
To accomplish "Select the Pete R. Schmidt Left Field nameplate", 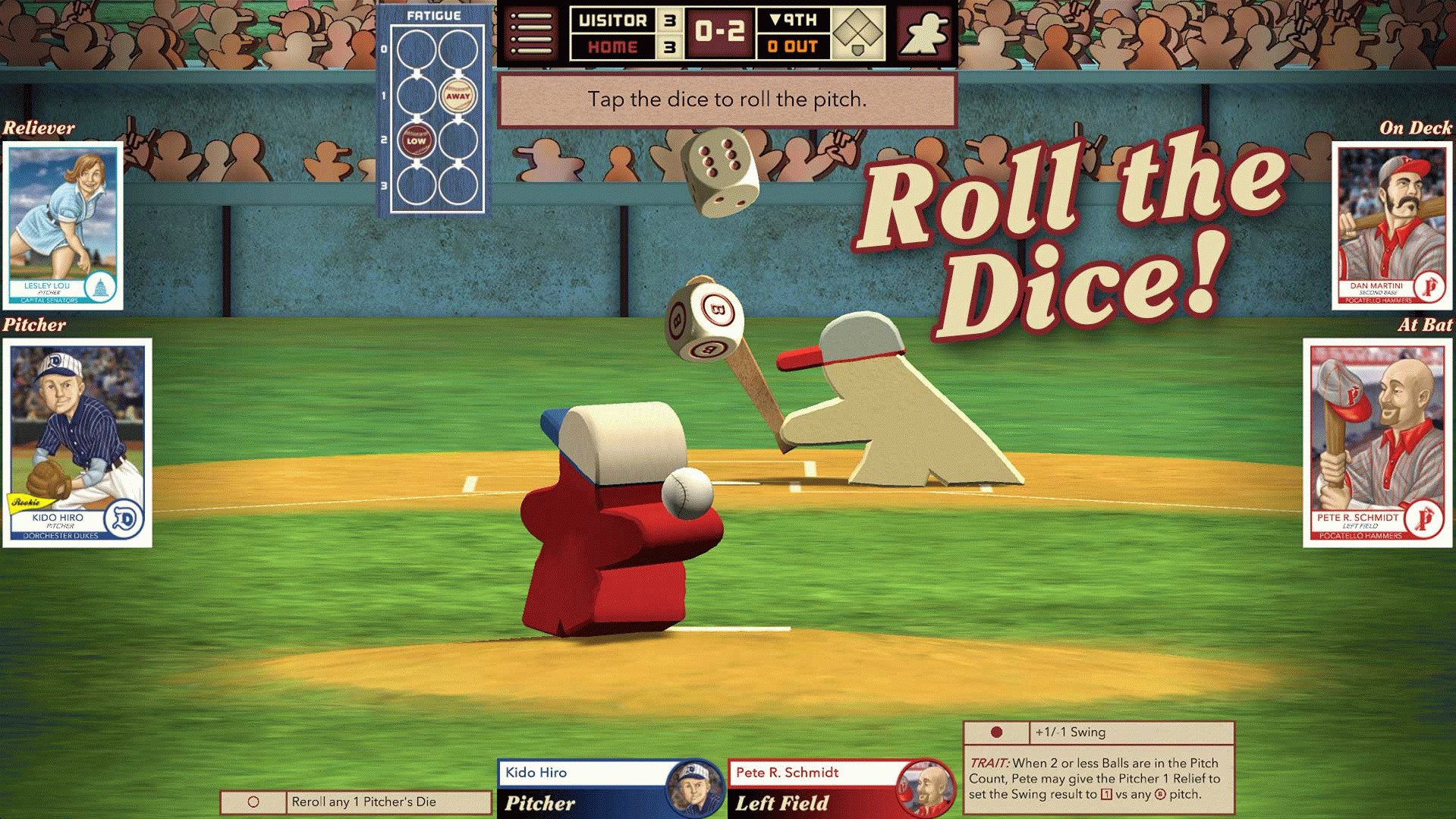I will [x=840, y=788].
